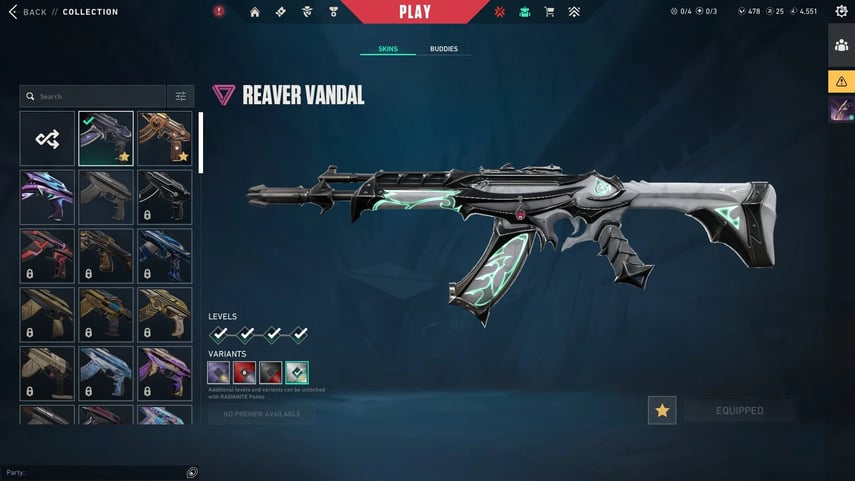Select the Skins tab
The width and height of the screenshot is (855, 481).
[388, 49]
